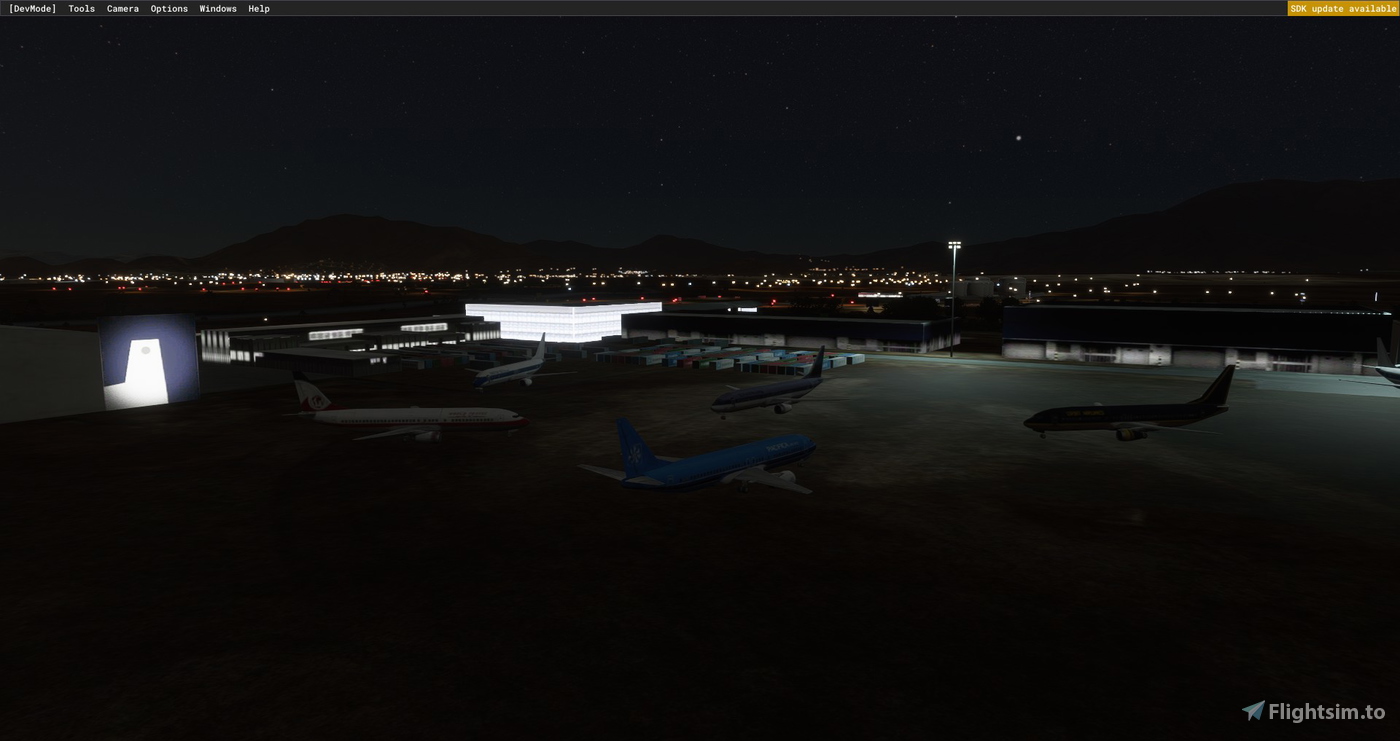Viewport: 1400px width, 741px height.
Task: Open the [DevMode] menu
Action: pos(33,8)
